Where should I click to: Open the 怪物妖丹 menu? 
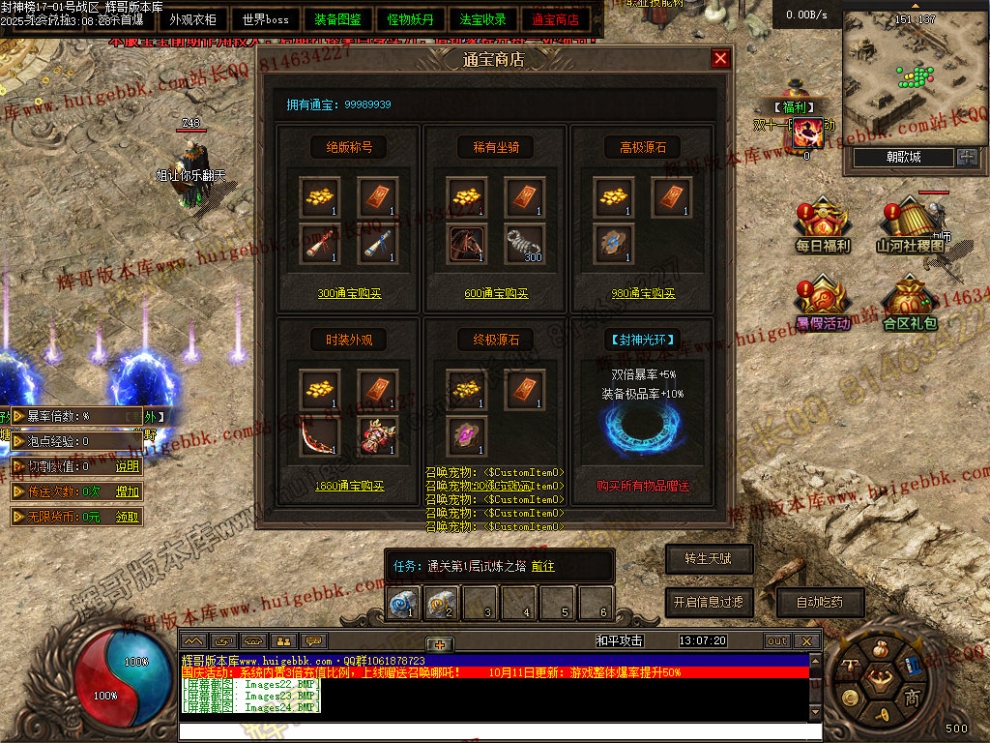coord(411,19)
